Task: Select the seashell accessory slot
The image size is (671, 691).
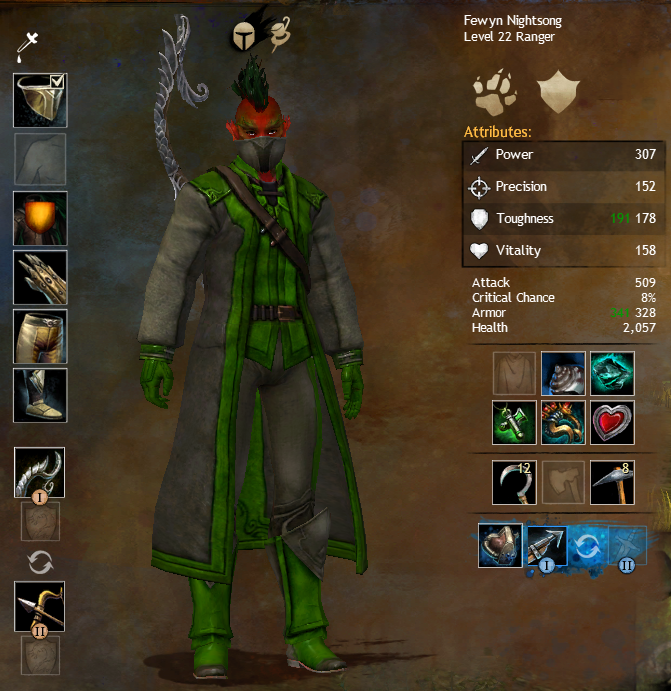Action: tap(563, 373)
